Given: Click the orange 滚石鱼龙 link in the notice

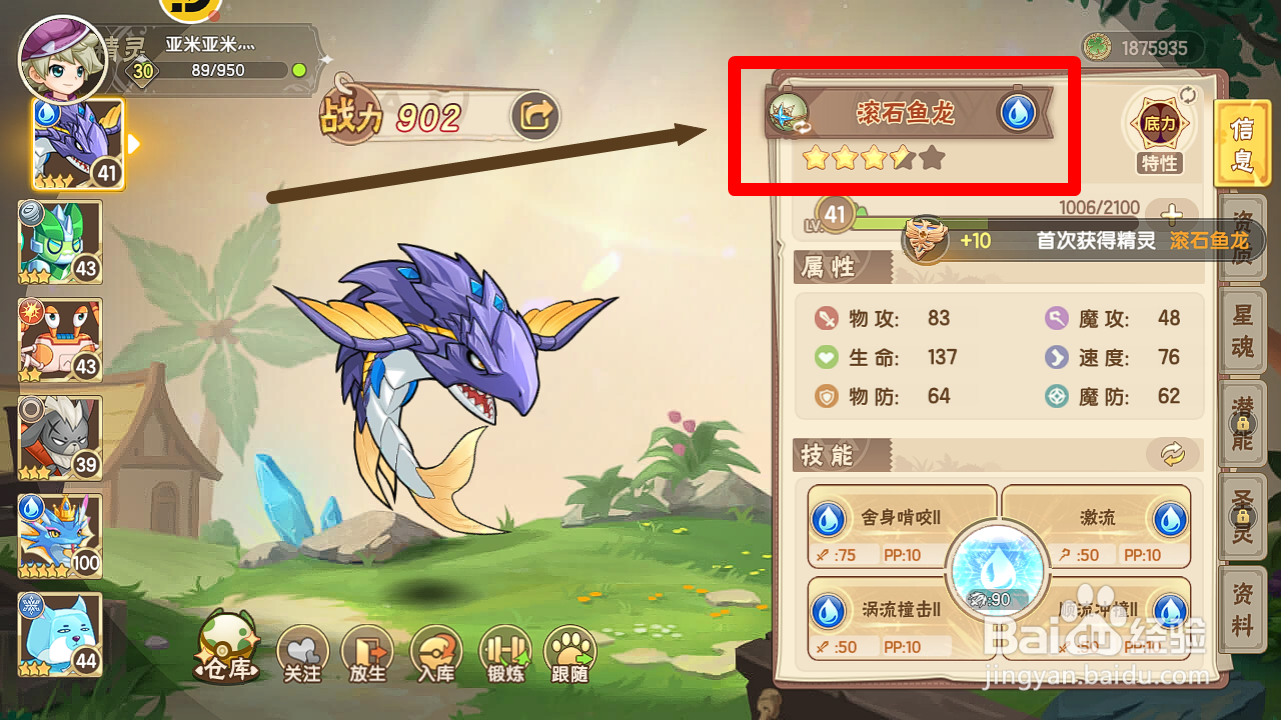Looking at the screenshot, I should pos(1211,241).
